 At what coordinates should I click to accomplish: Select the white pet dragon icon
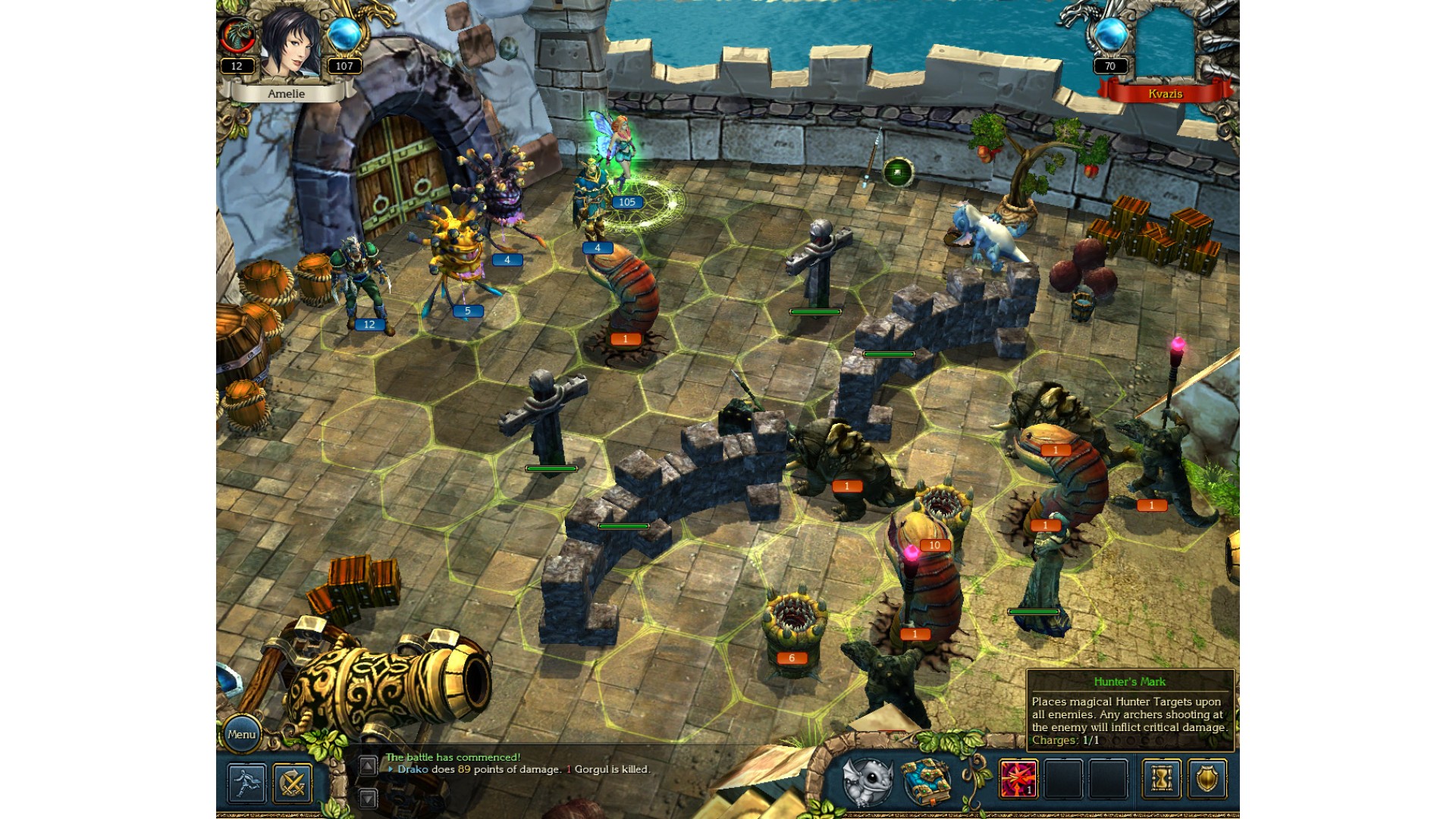point(867,781)
